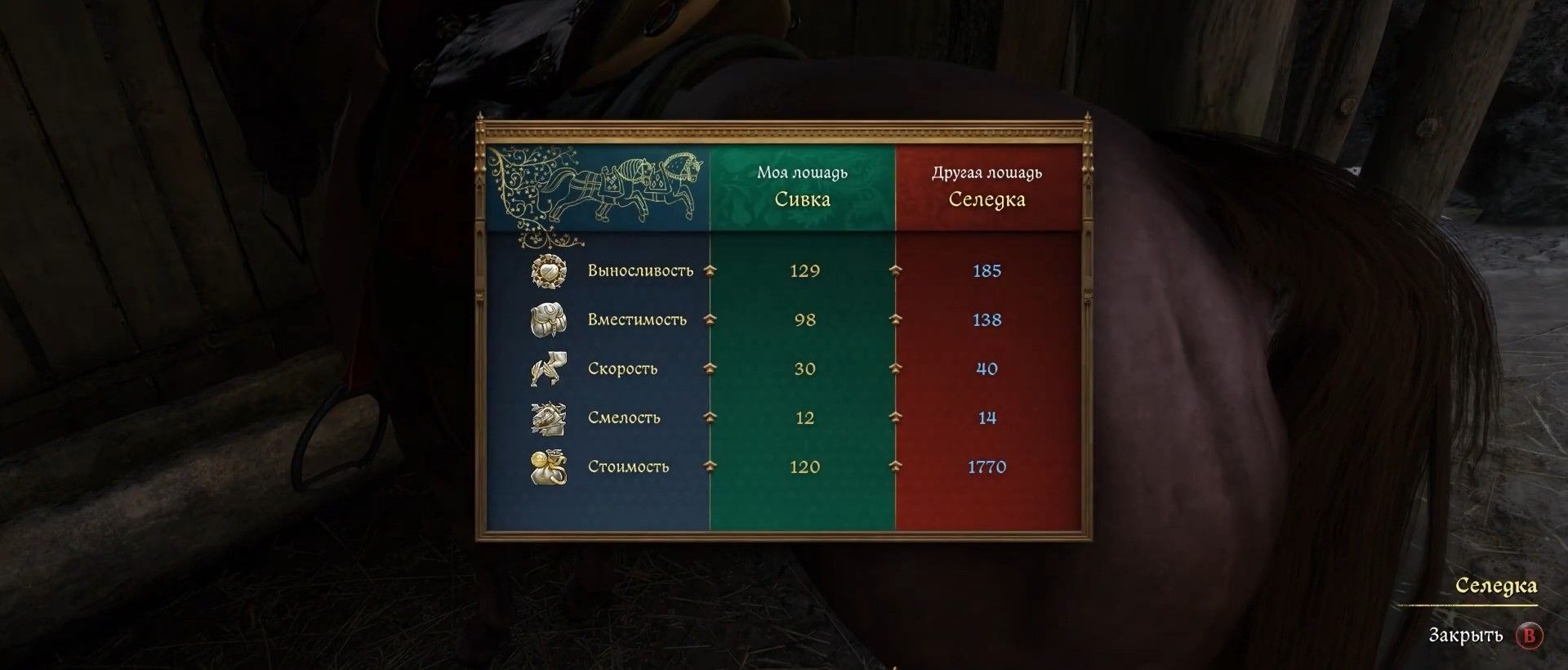Select the Моя лошадь Сивка column header
This screenshot has height=670, width=1568.
click(802, 187)
